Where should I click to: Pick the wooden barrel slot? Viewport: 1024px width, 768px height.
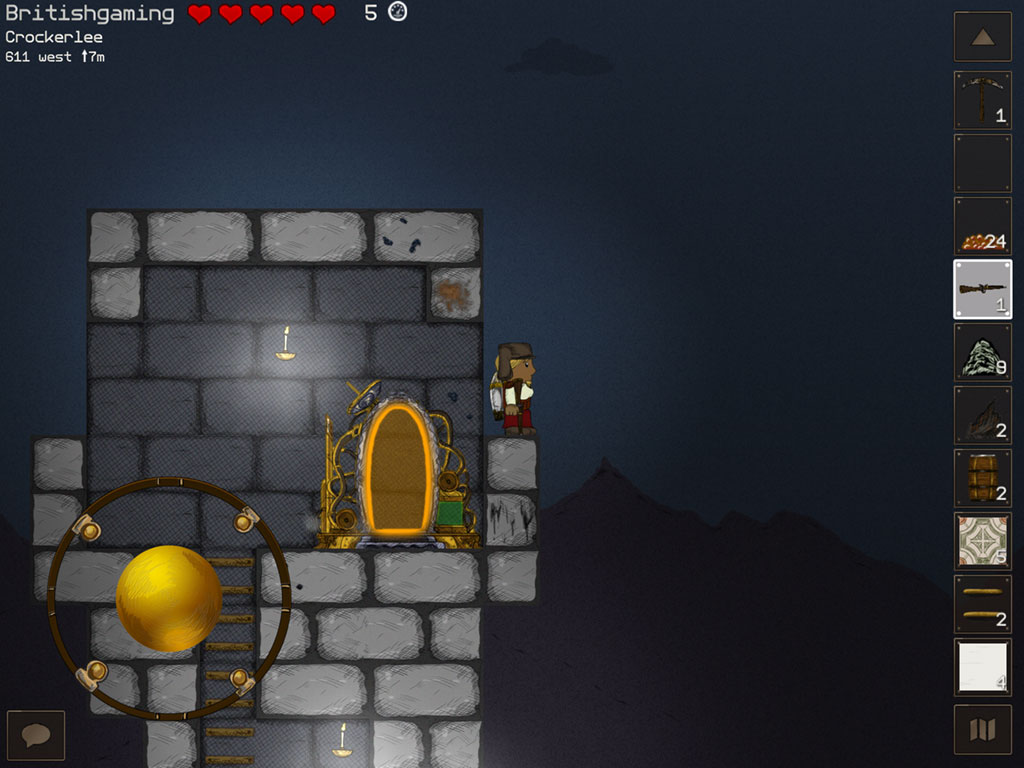pos(982,478)
